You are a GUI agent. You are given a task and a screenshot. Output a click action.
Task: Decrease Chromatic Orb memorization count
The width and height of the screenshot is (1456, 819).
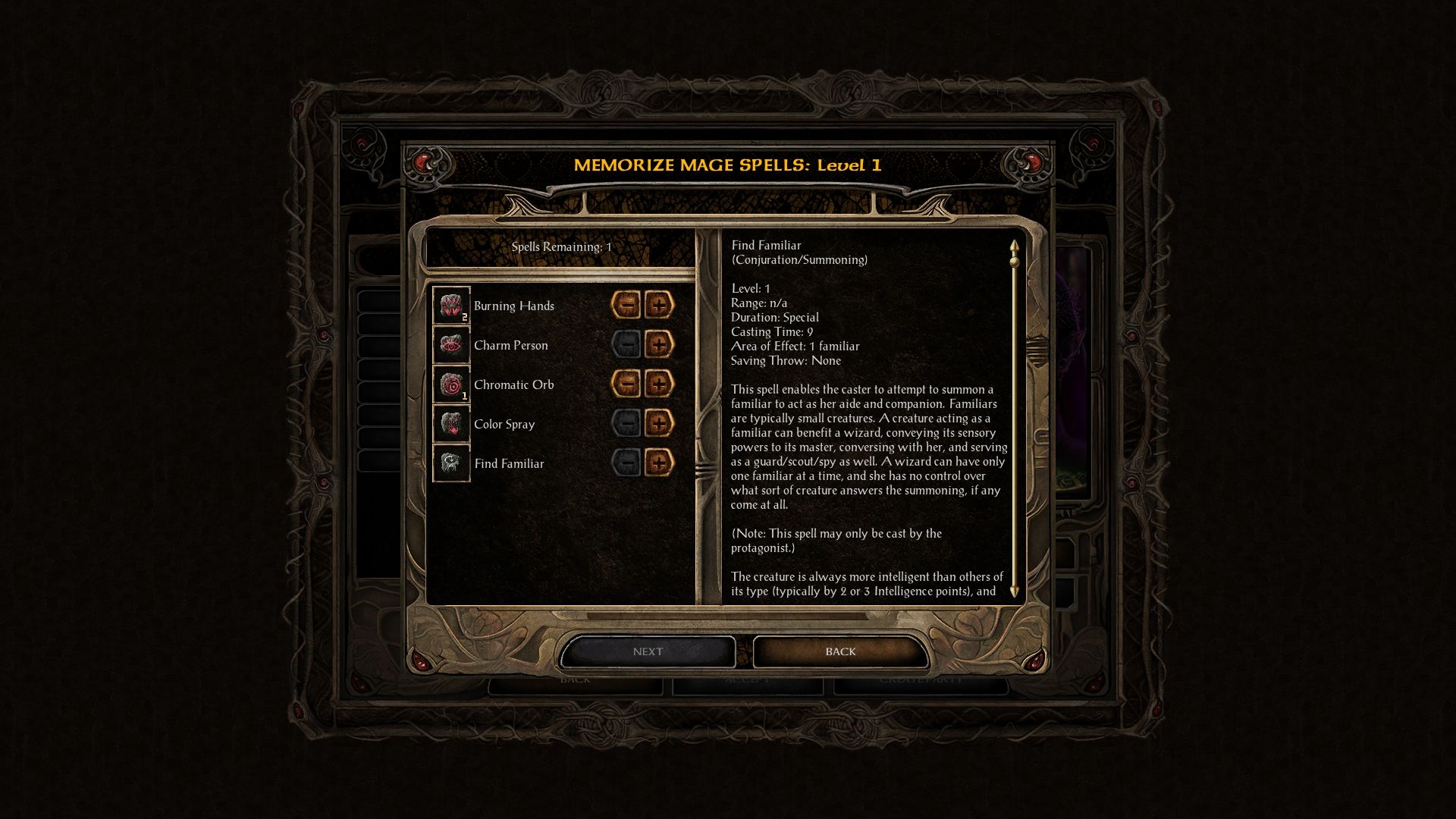coord(626,384)
